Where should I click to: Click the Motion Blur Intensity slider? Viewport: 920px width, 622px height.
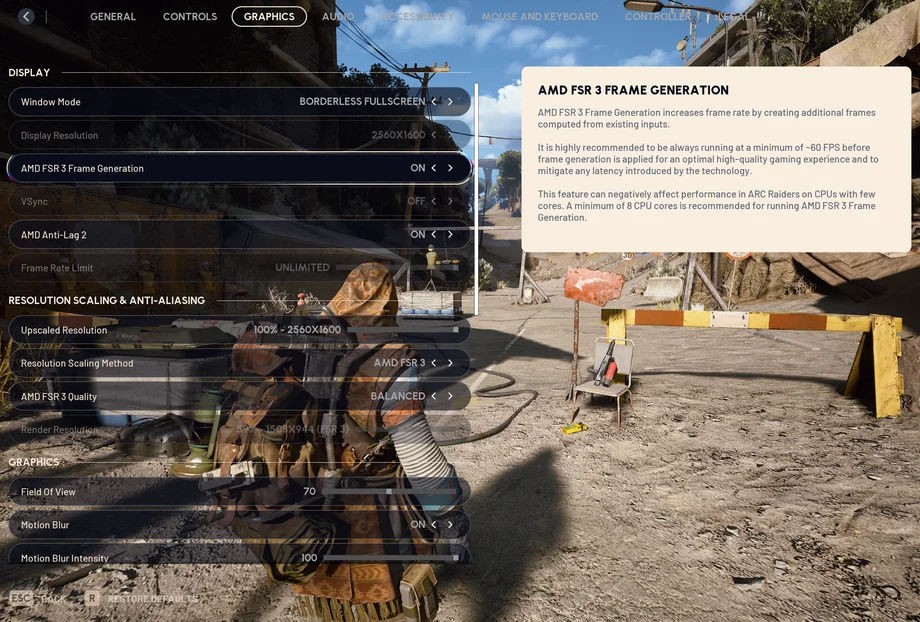point(390,558)
